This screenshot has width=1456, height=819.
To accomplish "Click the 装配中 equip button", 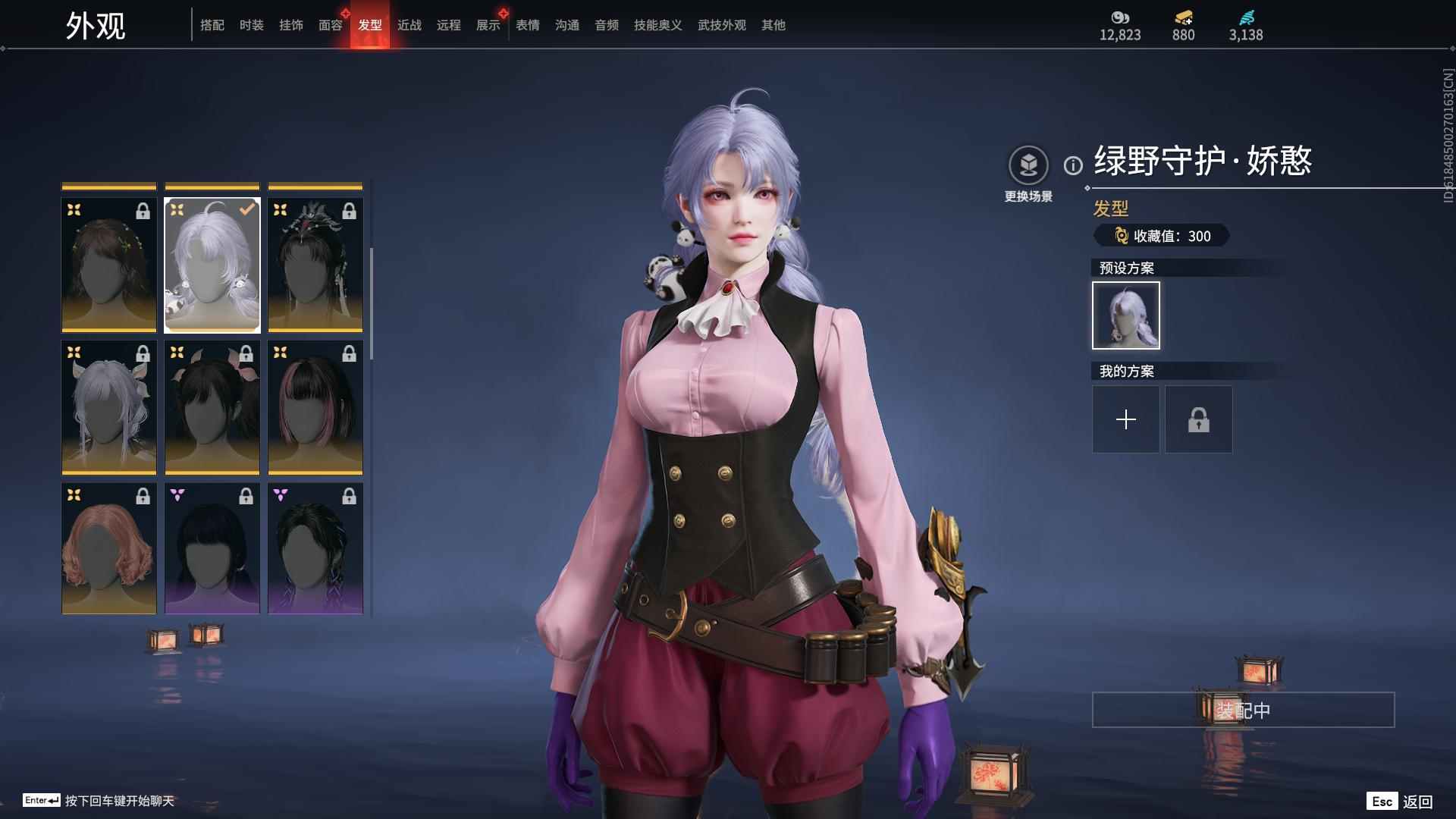I will (x=1243, y=710).
